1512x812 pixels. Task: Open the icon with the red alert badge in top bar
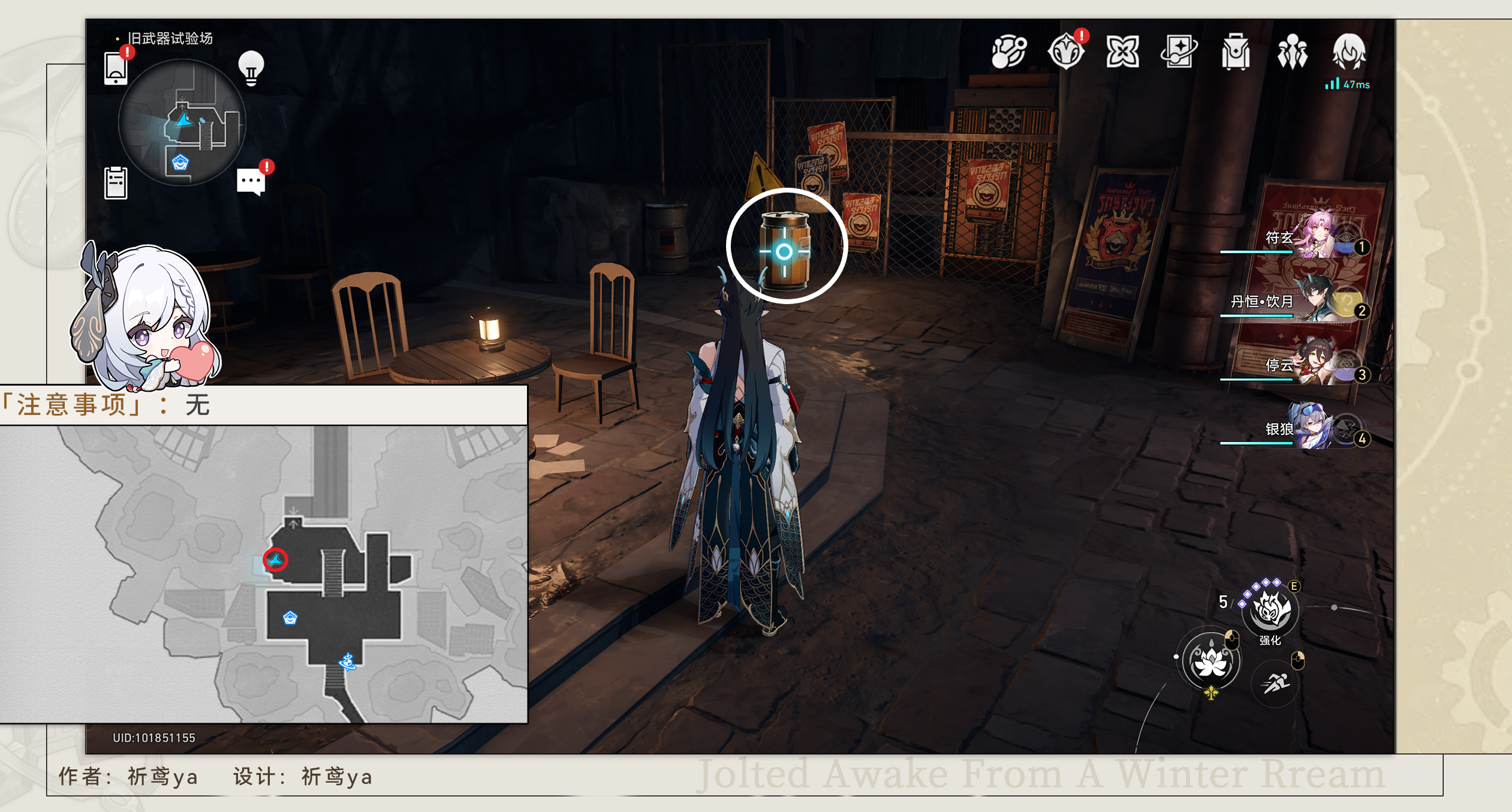(x=1067, y=52)
